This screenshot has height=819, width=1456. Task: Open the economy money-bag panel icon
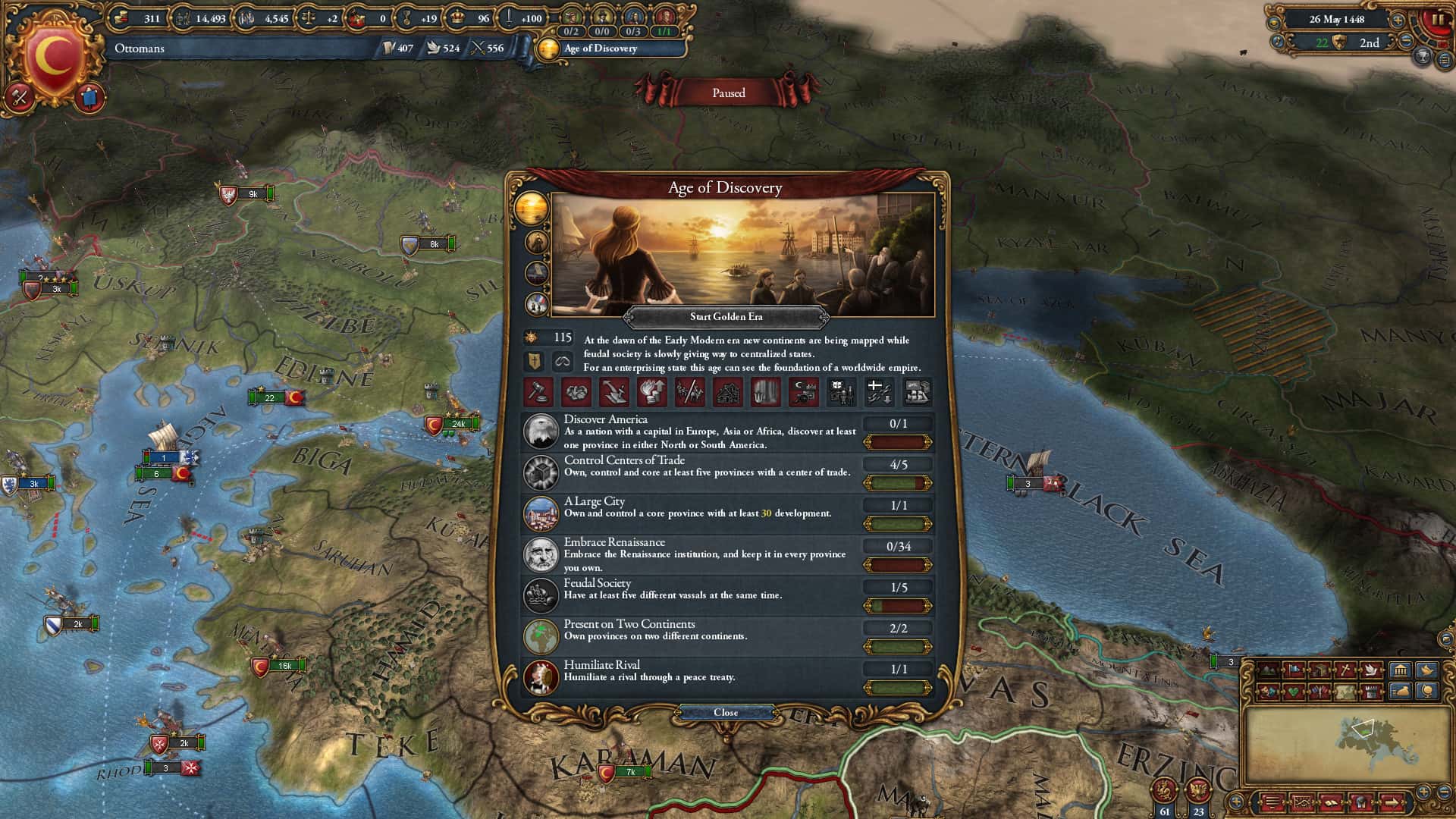(x=1399, y=691)
